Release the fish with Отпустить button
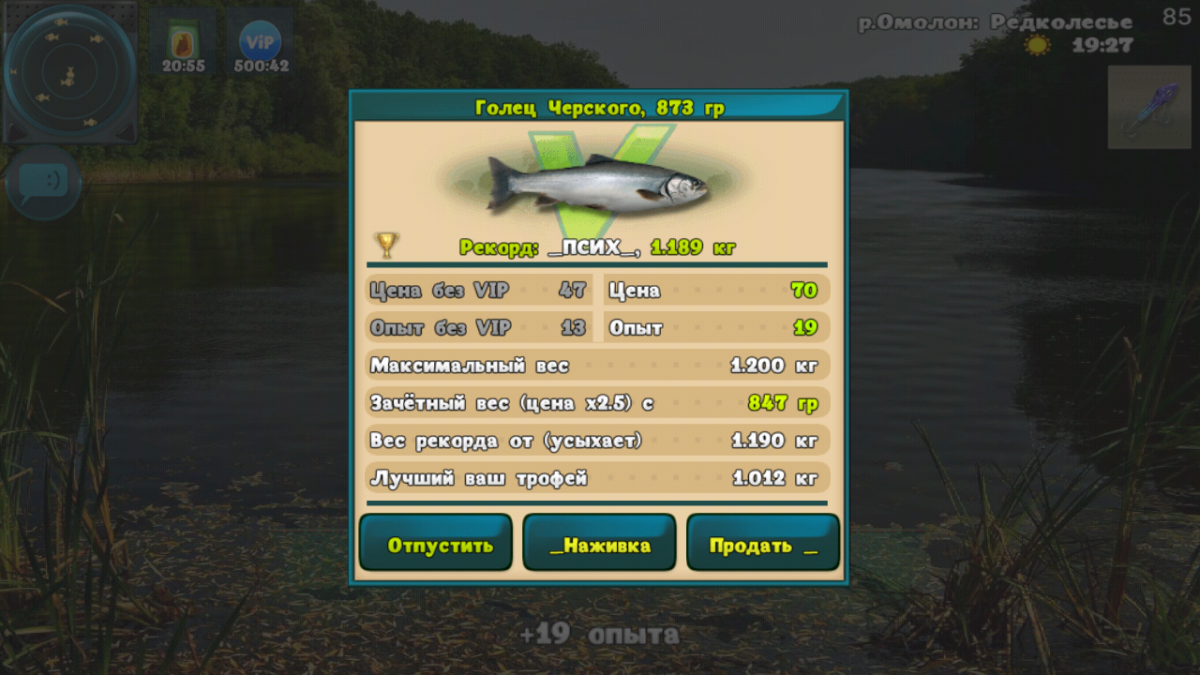Viewport: 1200px width, 675px height. pos(435,543)
